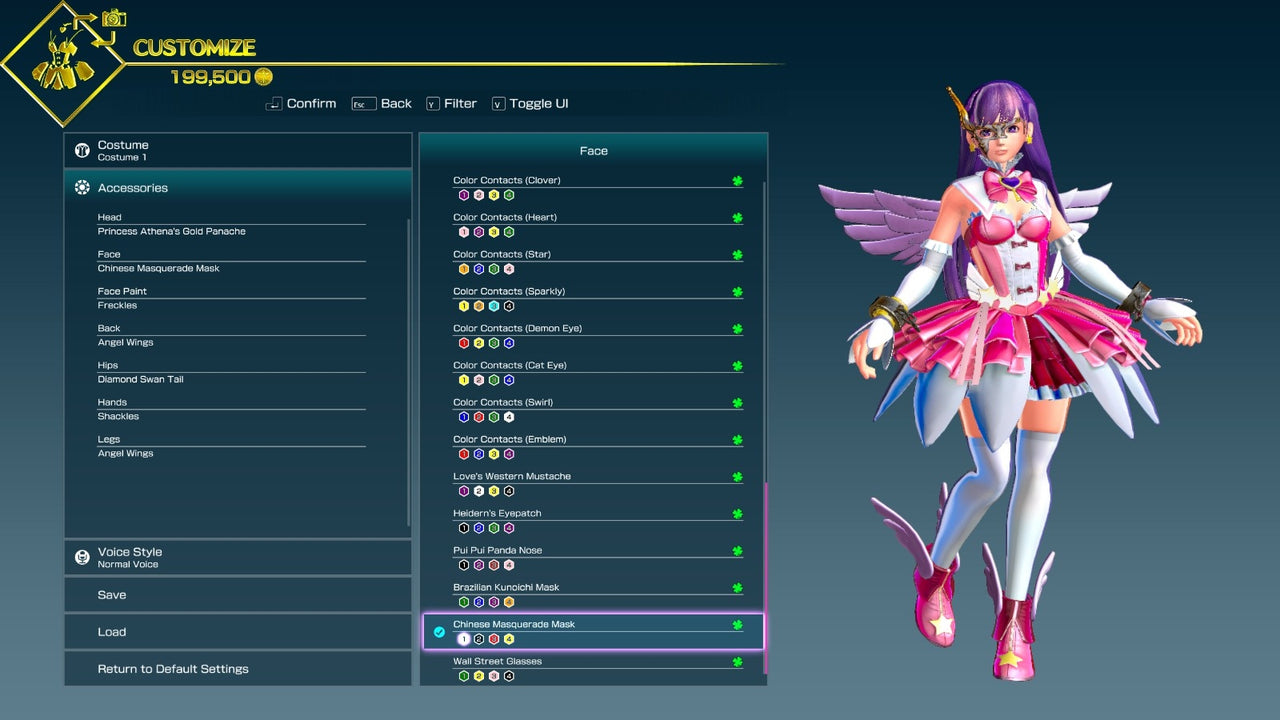Toggle off the equipped checkmark on Chinese Masquerade Mask
Screen dimensions: 1280x720
439,632
